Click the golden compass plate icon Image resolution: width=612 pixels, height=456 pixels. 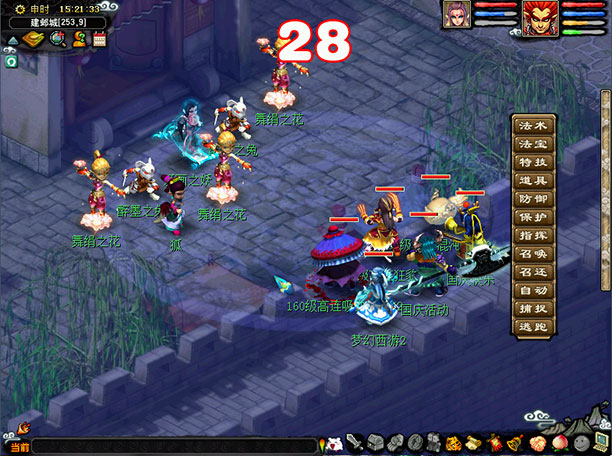tap(33, 40)
